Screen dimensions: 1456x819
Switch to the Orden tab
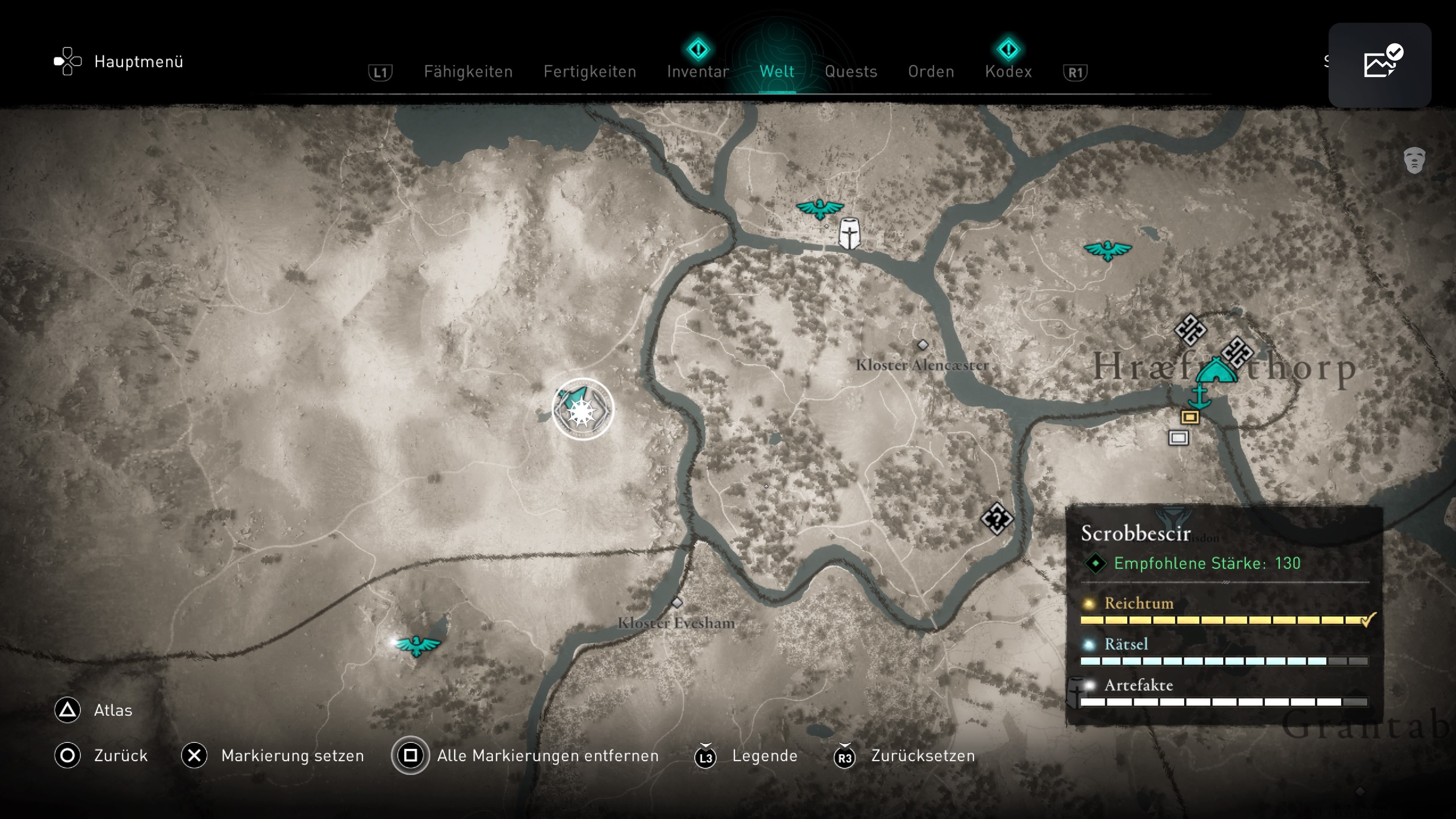pos(931,72)
